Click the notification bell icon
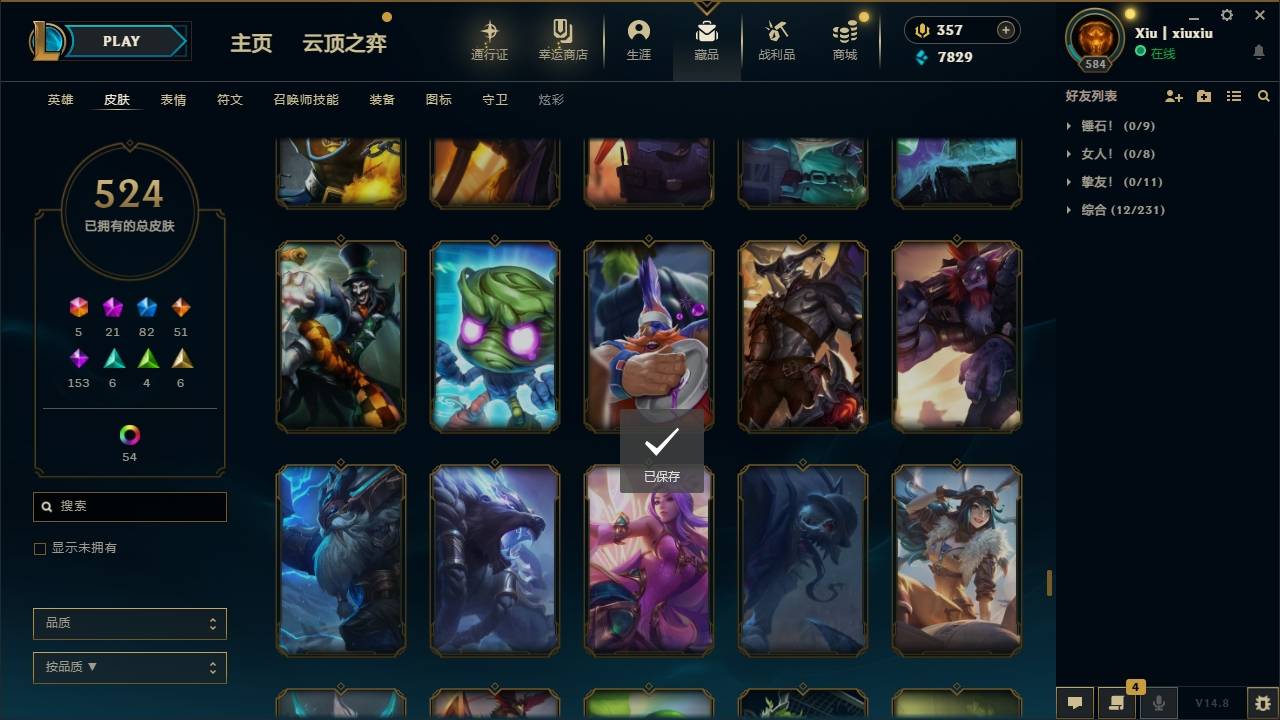This screenshot has height=720, width=1280. point(1258,52)
